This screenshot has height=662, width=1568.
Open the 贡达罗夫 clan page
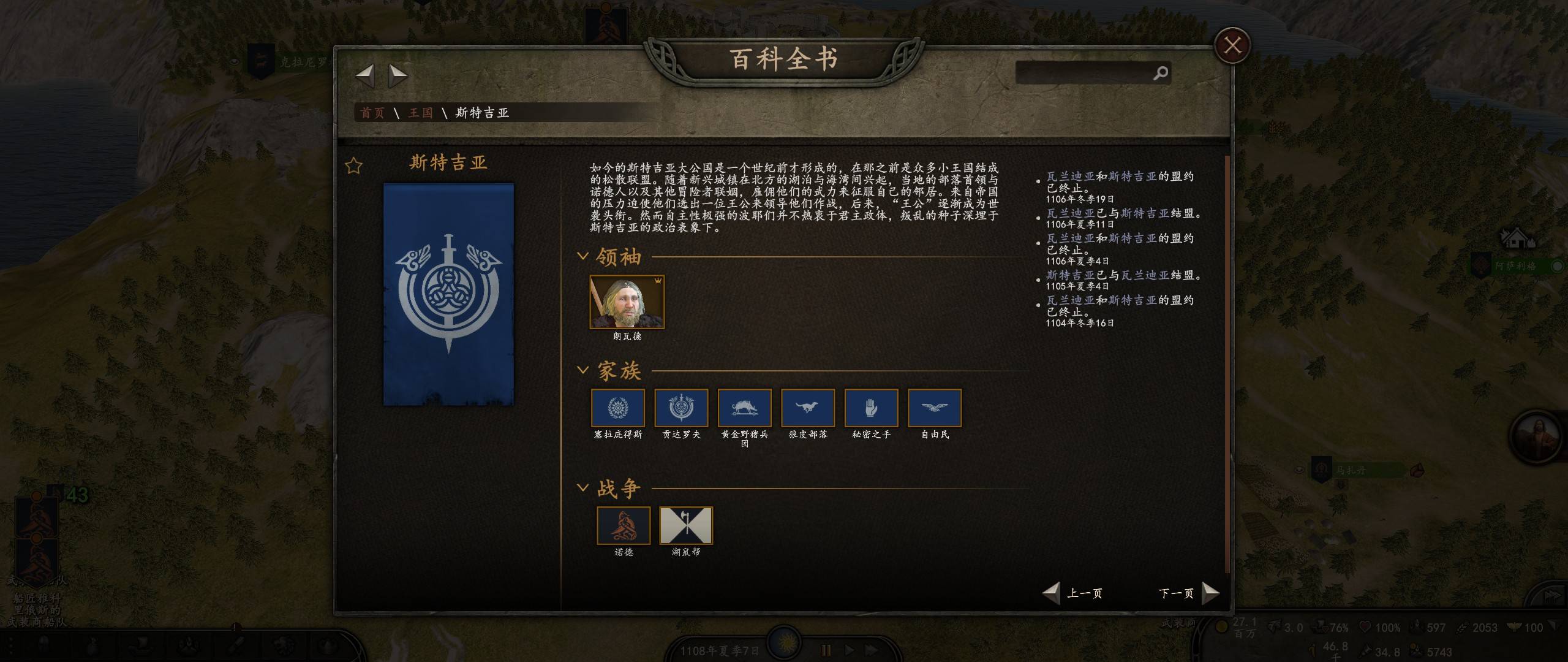tap(681, 408)
